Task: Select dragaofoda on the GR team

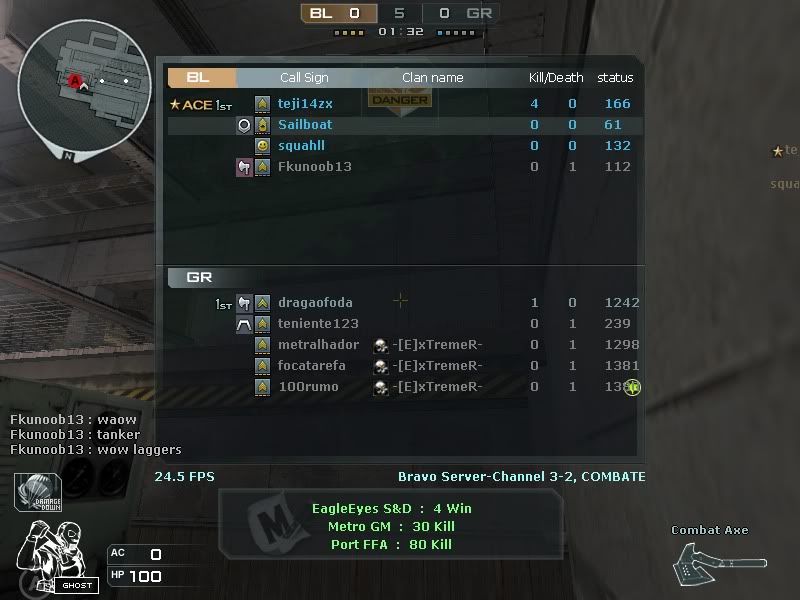Action: [315, 303]
